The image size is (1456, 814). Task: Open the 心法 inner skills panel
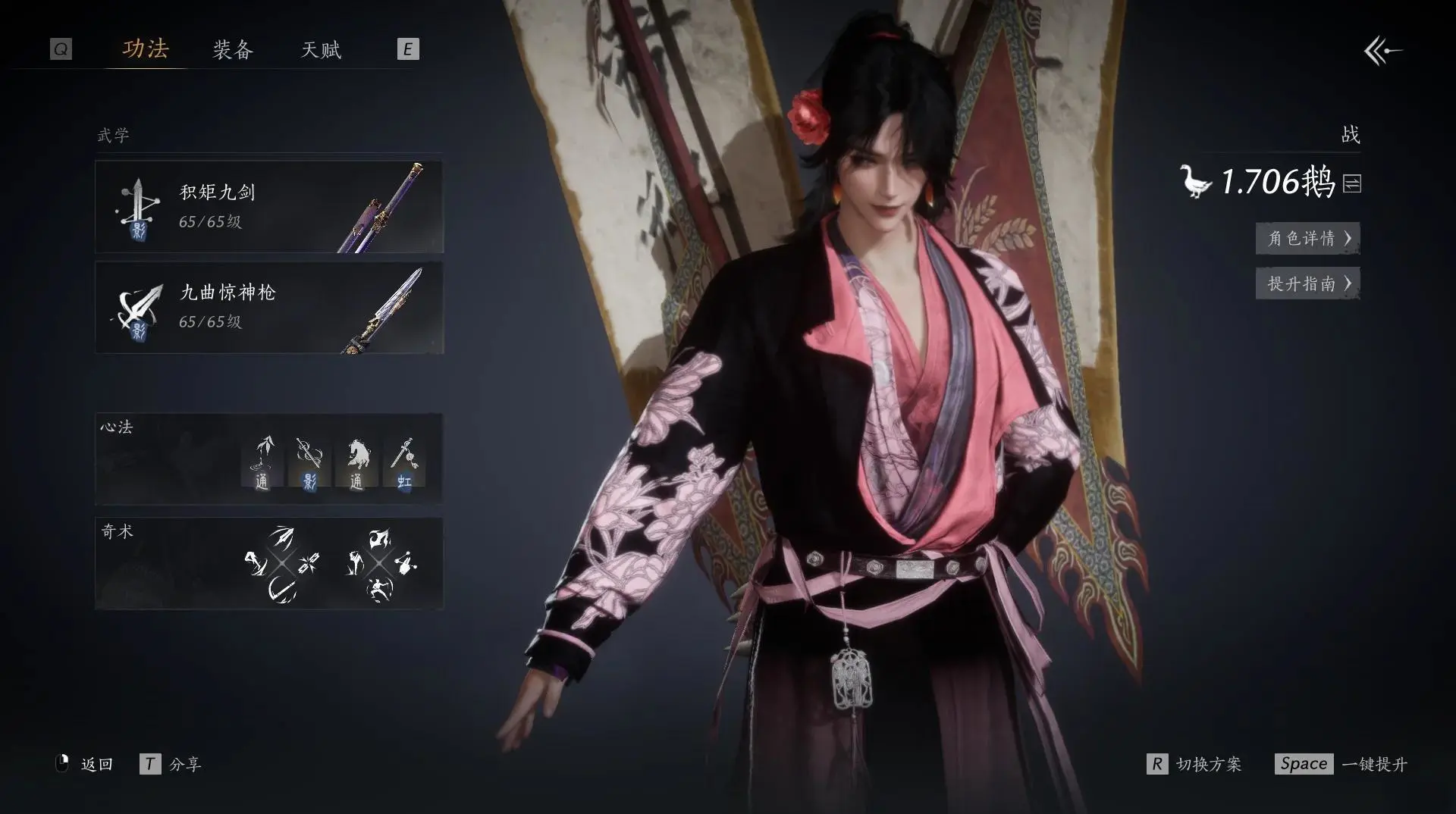coord(269,459)
